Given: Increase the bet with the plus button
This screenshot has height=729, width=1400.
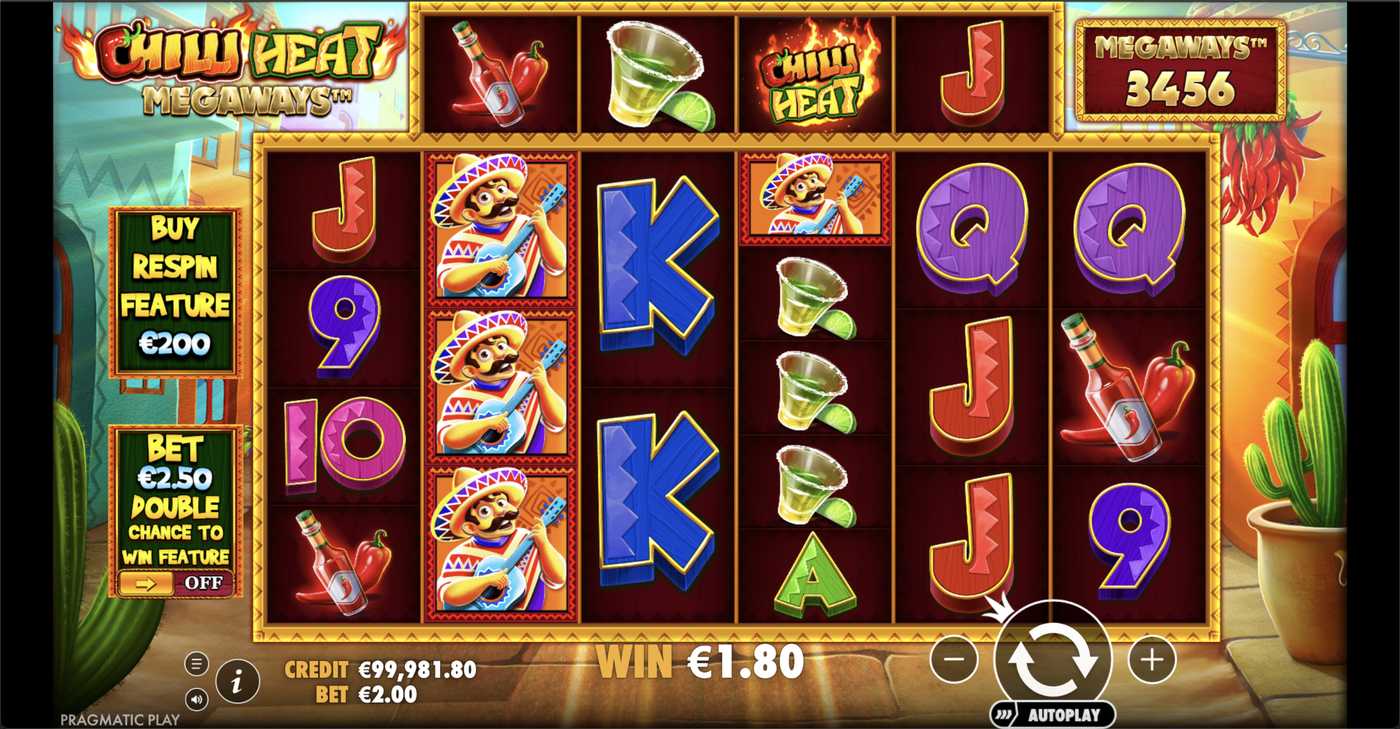Looking at the screenshot, I should [1151, 660].
